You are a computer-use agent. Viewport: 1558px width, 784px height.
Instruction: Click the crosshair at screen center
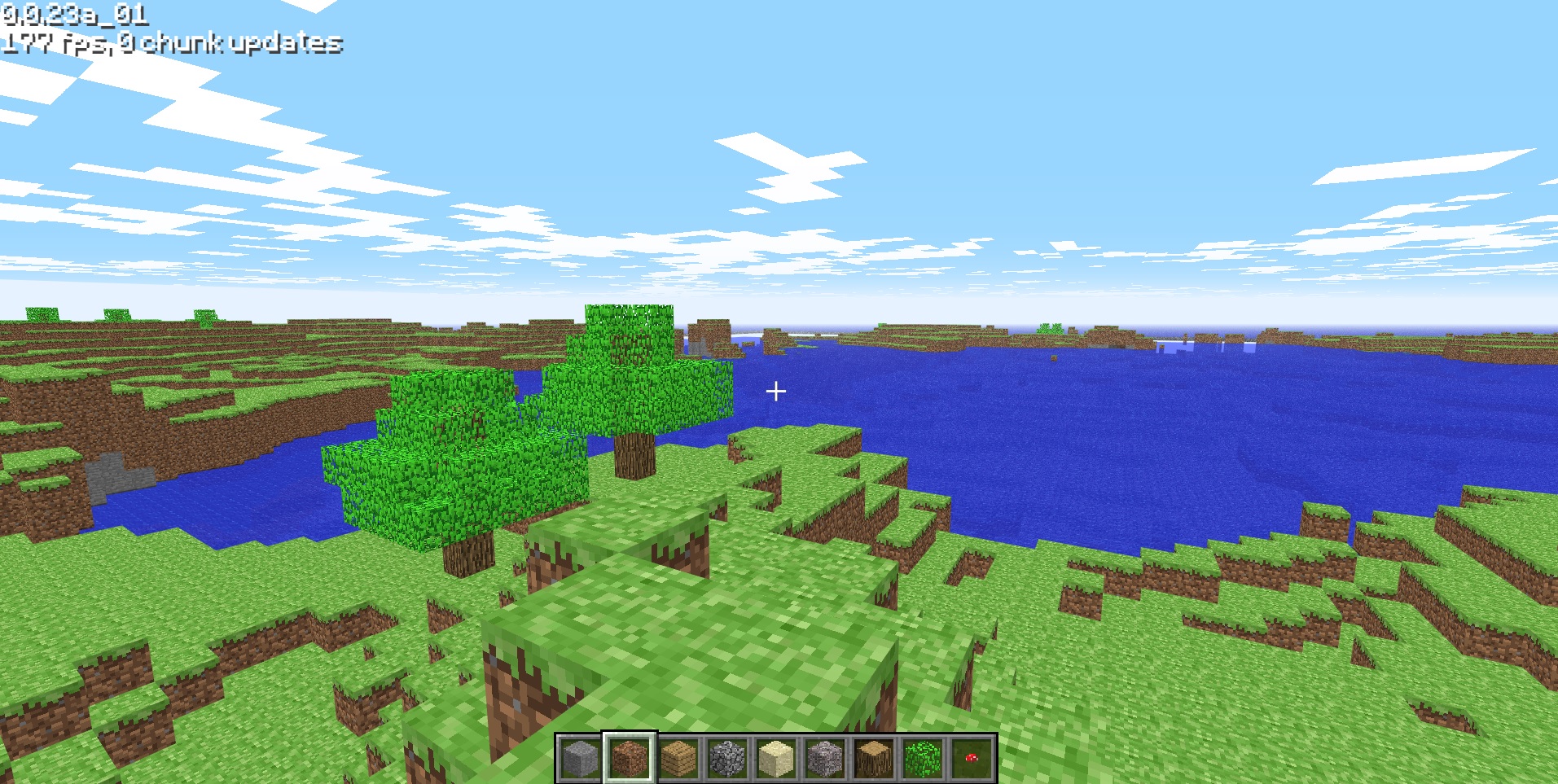tap(775, 392)
